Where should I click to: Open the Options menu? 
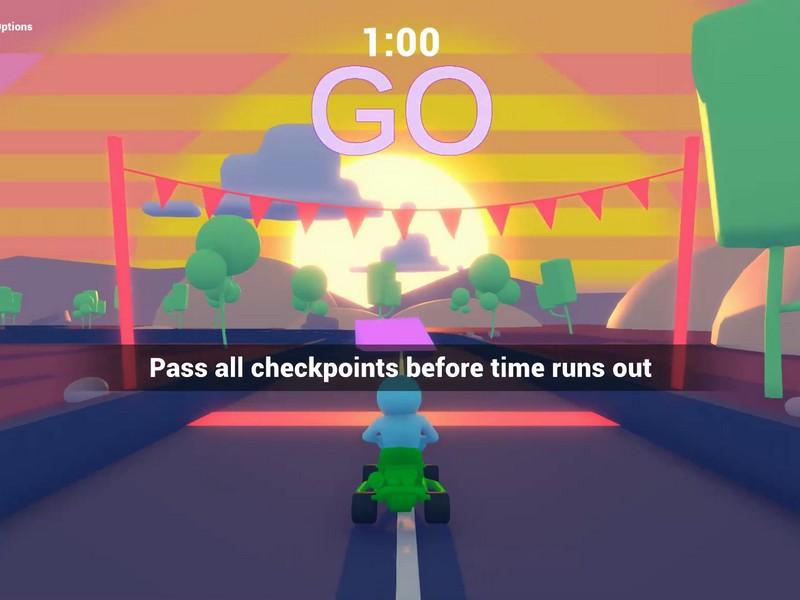15,27
